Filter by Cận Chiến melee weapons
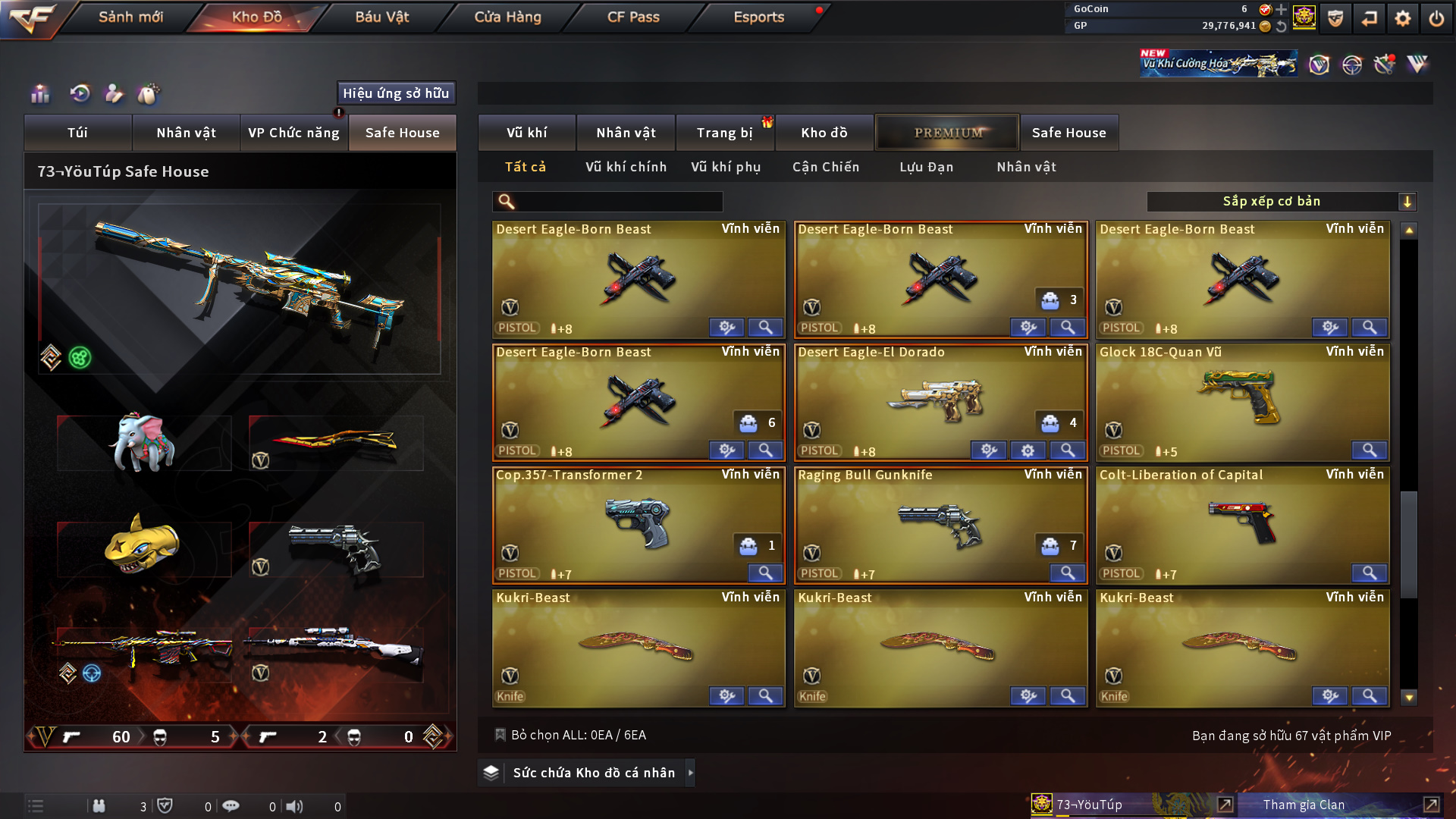The image size is (1456, 819). click(825, 167)
